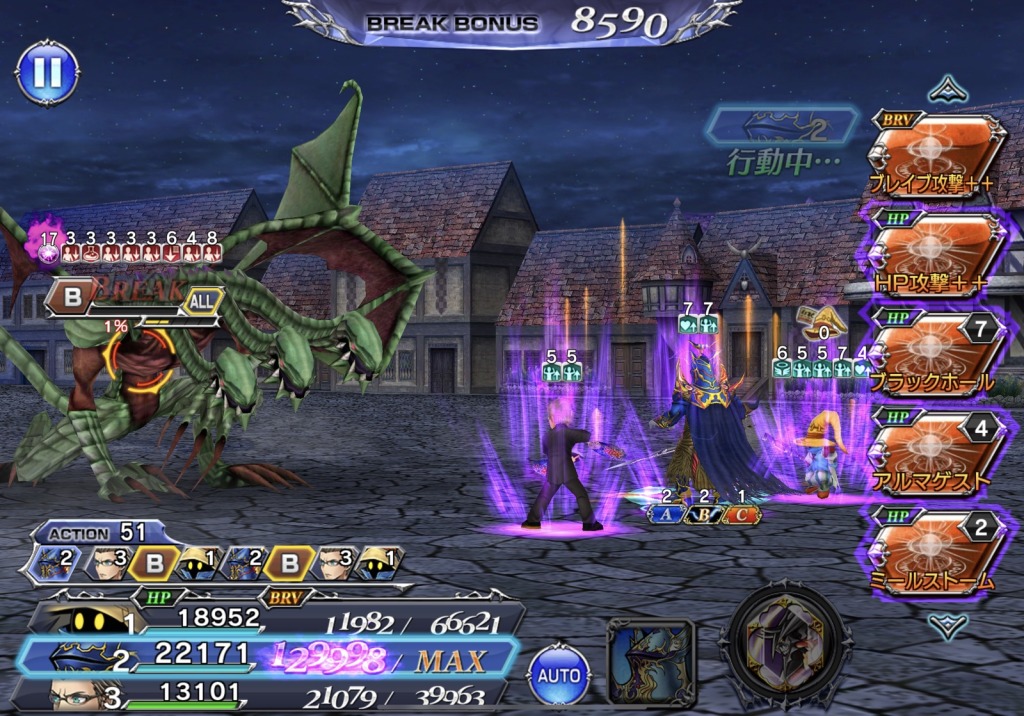Viewport: 1024px width, 716px height.
Task: Show more skills with the down arrow
Action: pyautogui.click(x=946, y=625)
